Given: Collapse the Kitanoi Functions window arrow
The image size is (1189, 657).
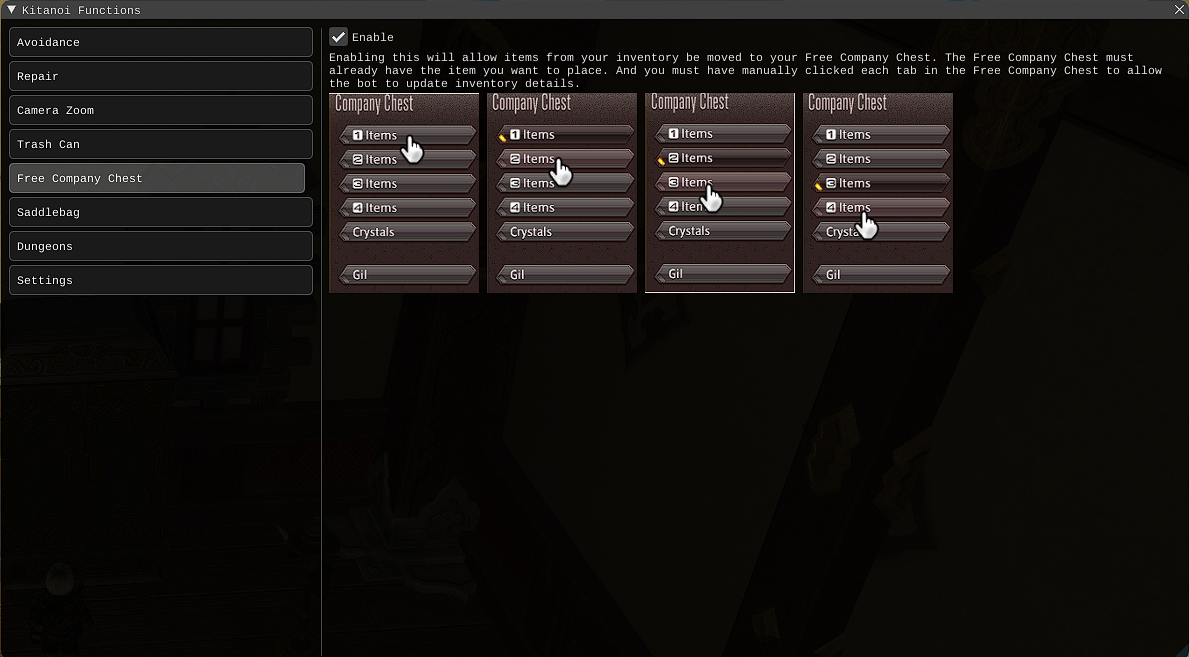Looking at the screenshot, I should [x=11, y=10].
